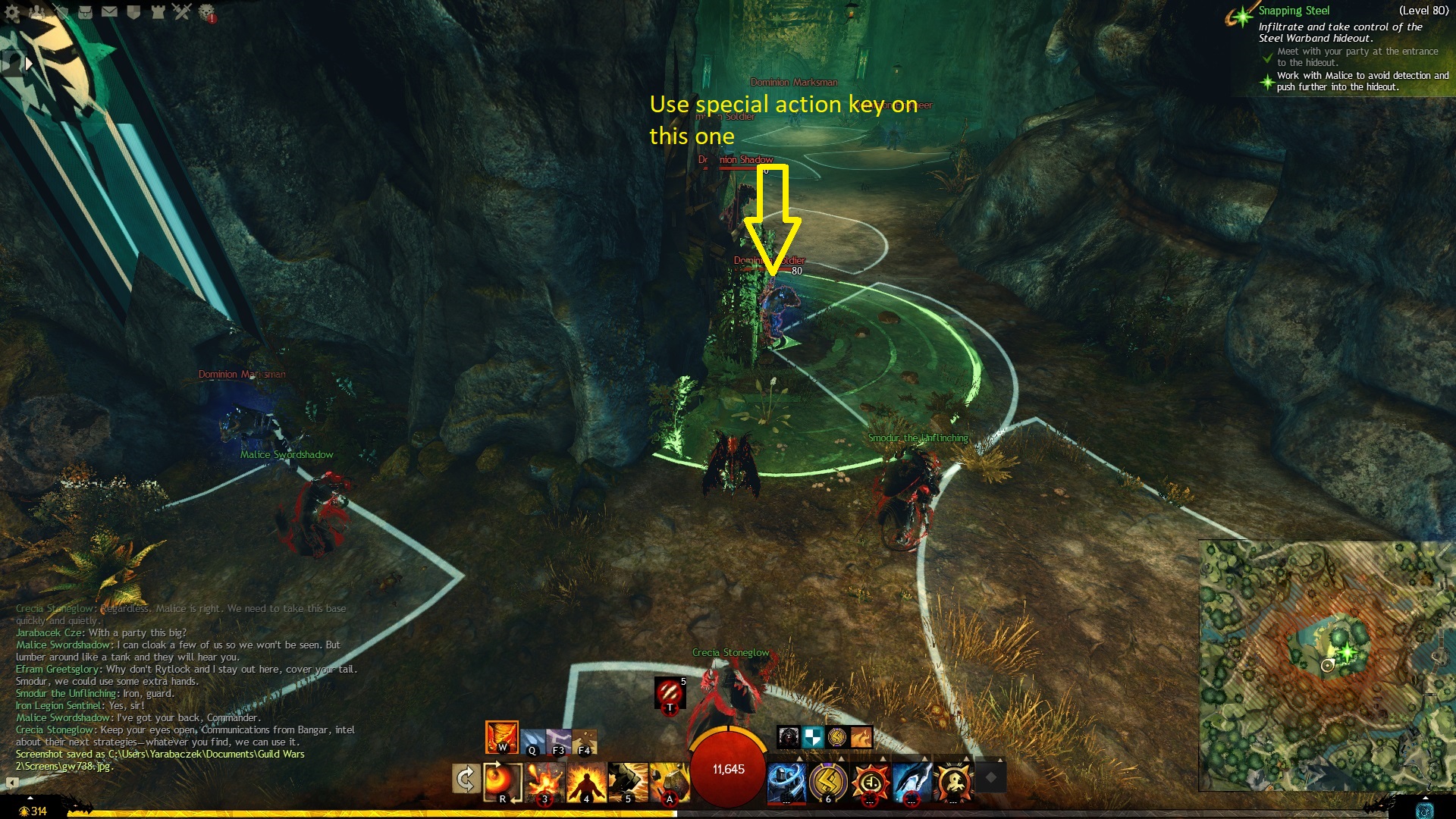Image resolution: width=1456 pixels, height=819 pixels.
Task: Open the World vs World castle icon
Action: tap(158, 12)
